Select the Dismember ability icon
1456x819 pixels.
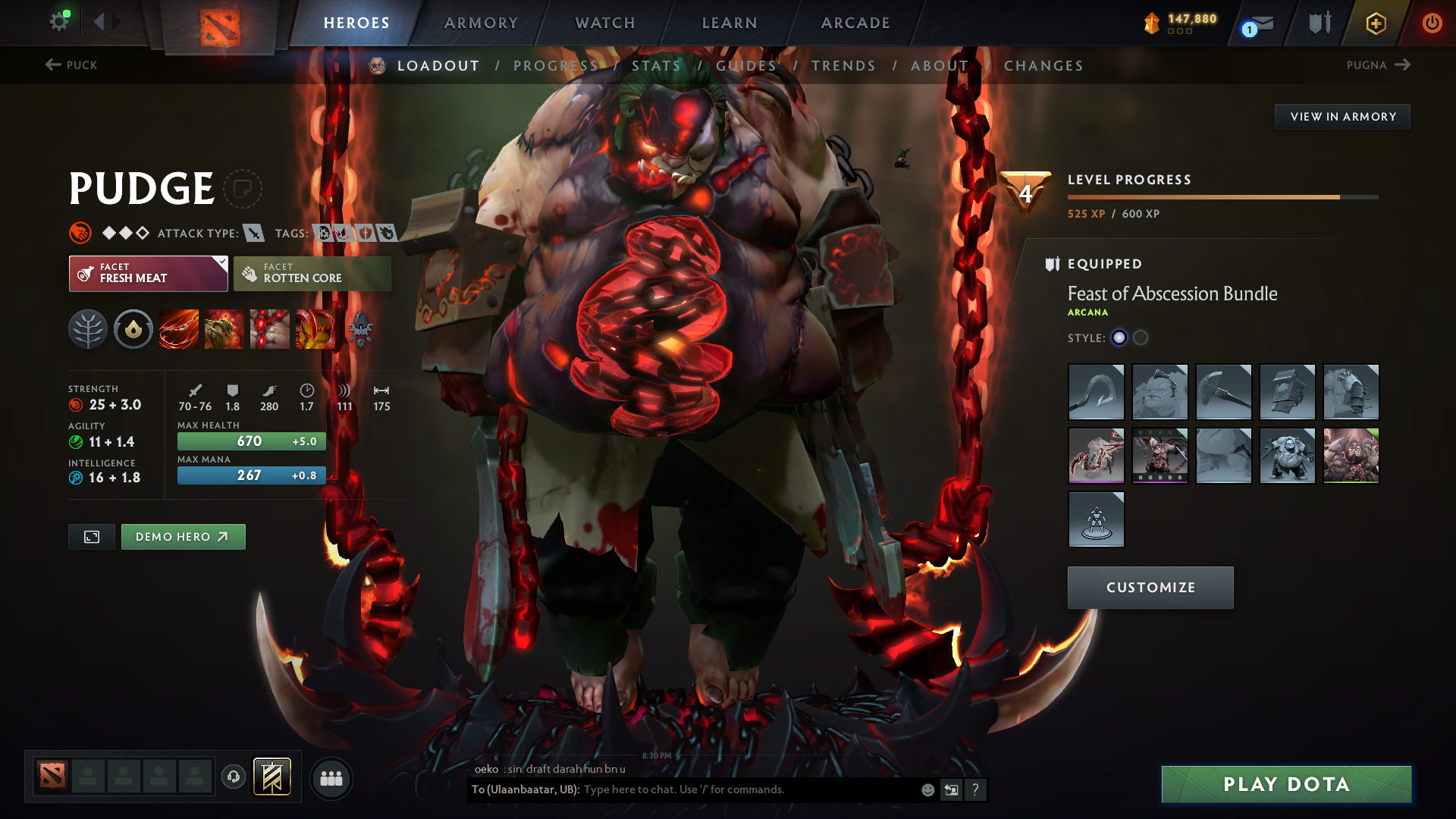315,329
